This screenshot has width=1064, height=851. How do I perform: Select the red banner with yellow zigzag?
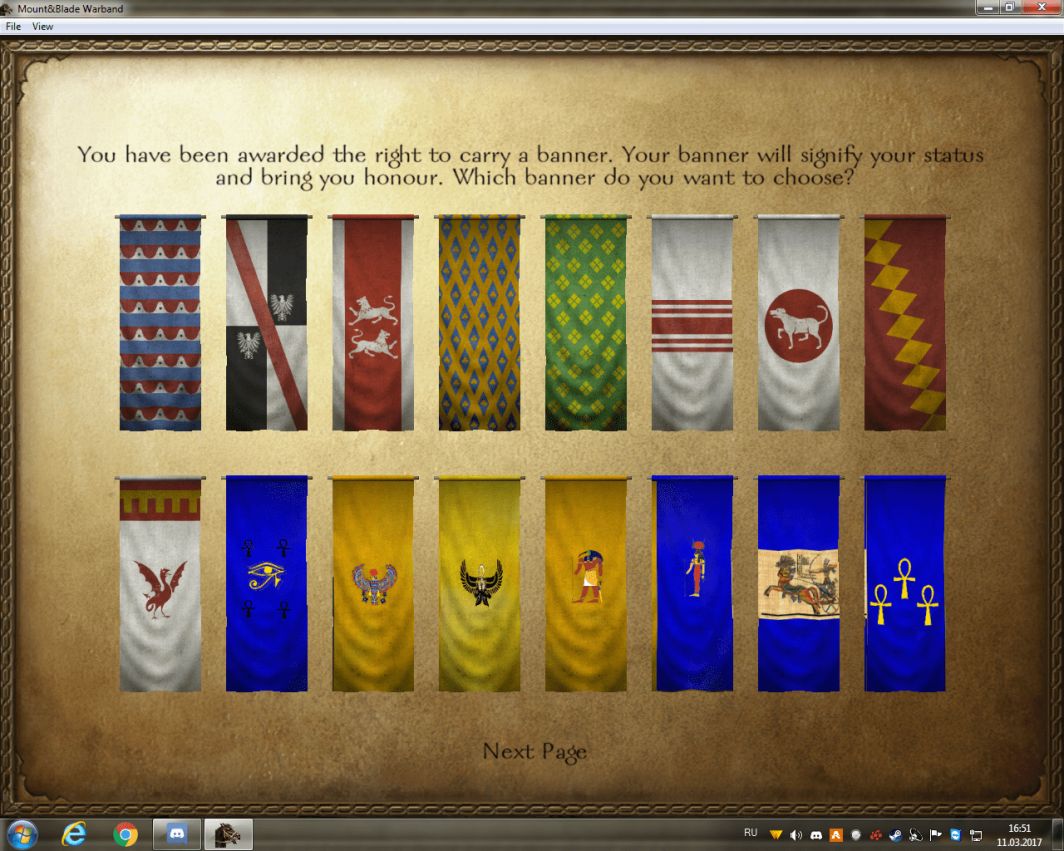(x=905, y=323)
